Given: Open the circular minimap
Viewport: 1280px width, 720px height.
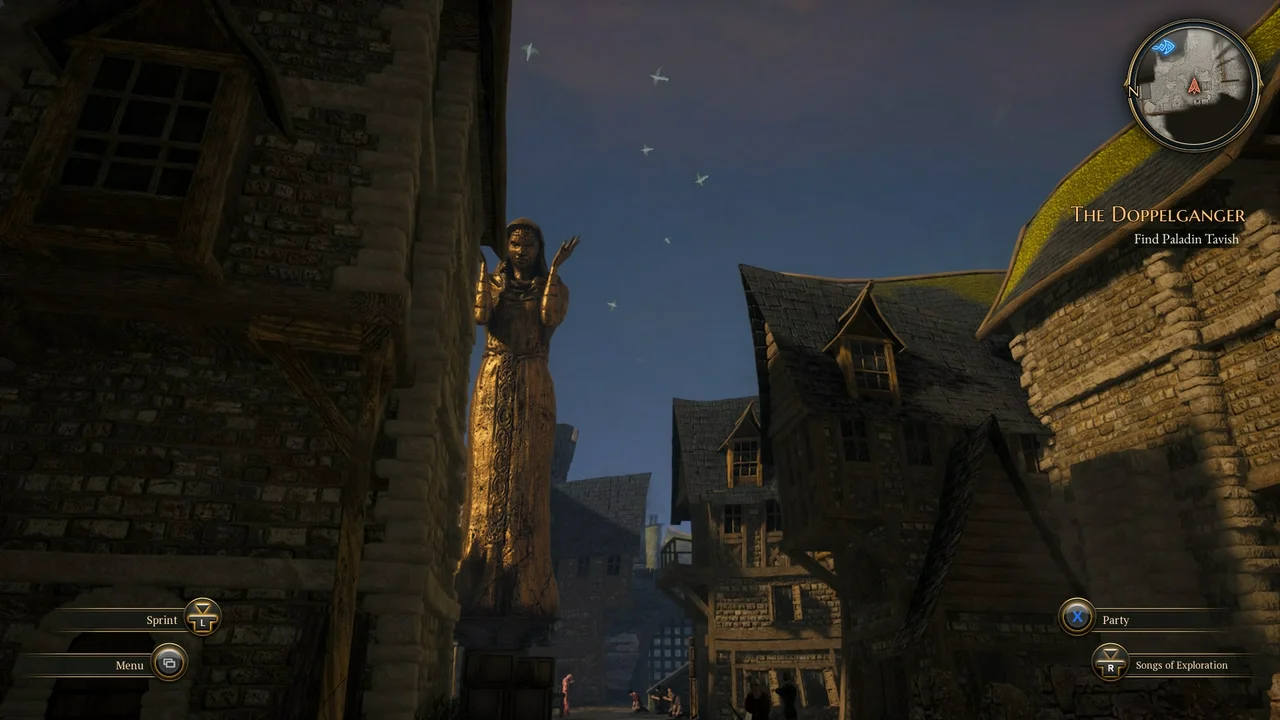Looking at the screenshot, I should pyautogui.click(x=1194, y=86).
